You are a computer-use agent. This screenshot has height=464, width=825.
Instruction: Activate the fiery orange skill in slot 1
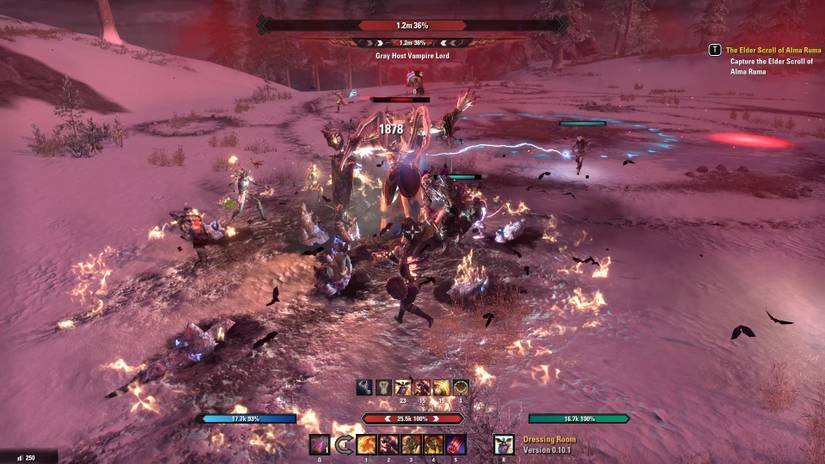[367, 445]
